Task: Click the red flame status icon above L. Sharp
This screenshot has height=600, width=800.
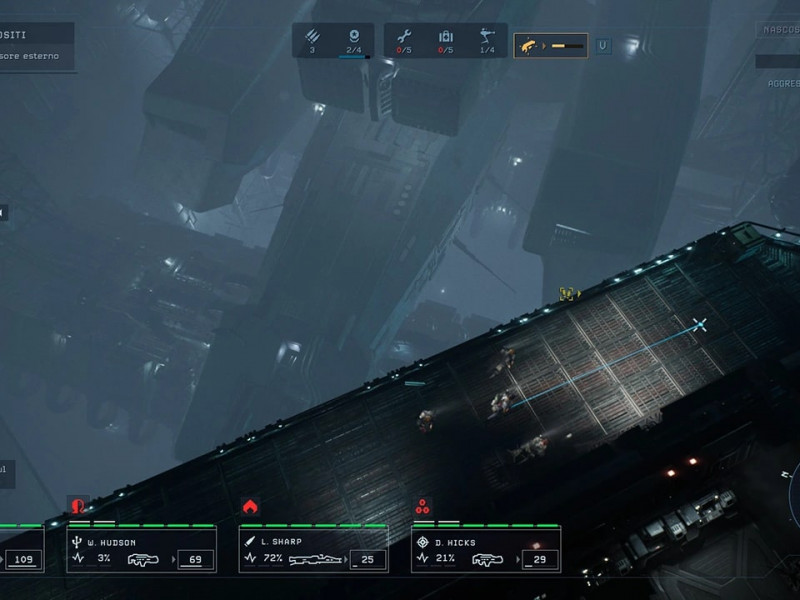Action: pyautogui.click(x=250, y=506)
